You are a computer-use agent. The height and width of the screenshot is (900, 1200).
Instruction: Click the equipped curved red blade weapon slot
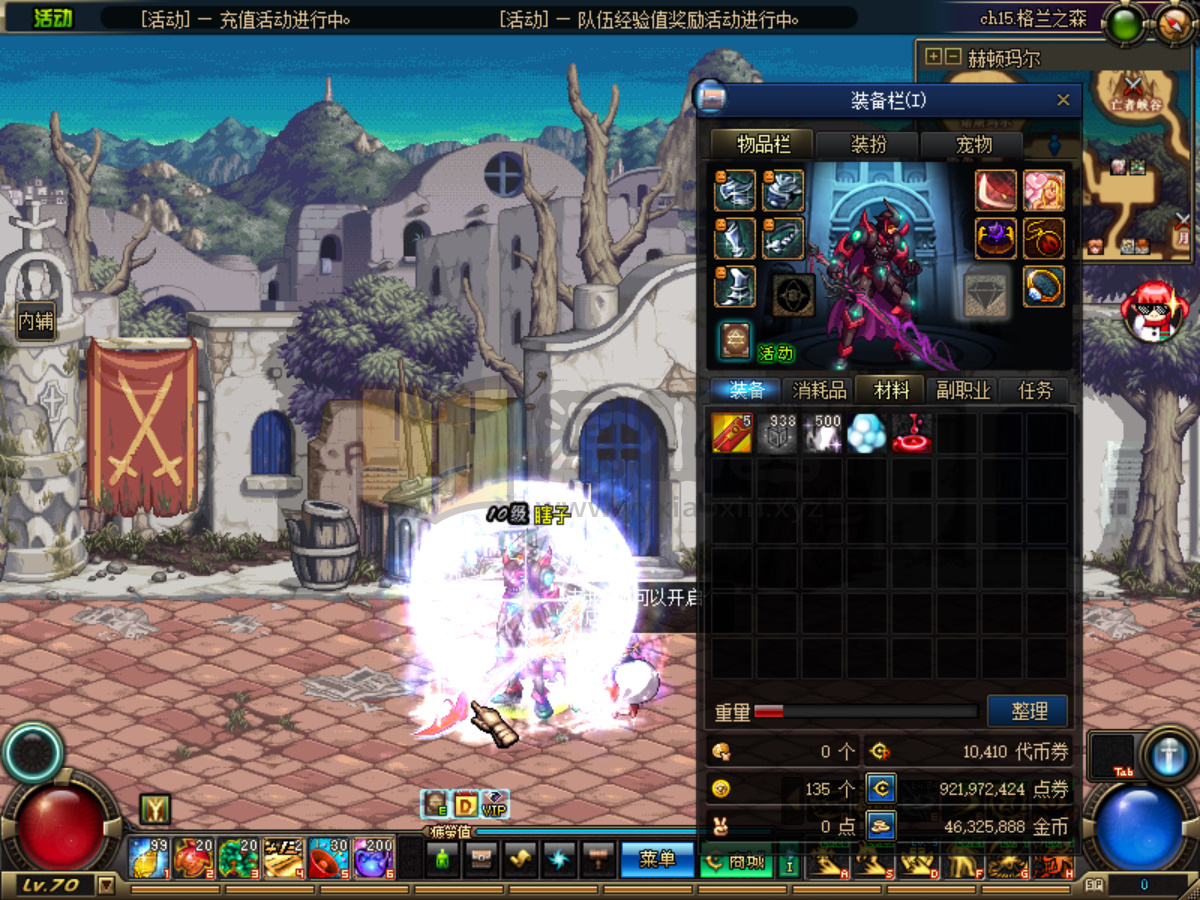pyautogui.click(x=996, y=191)
